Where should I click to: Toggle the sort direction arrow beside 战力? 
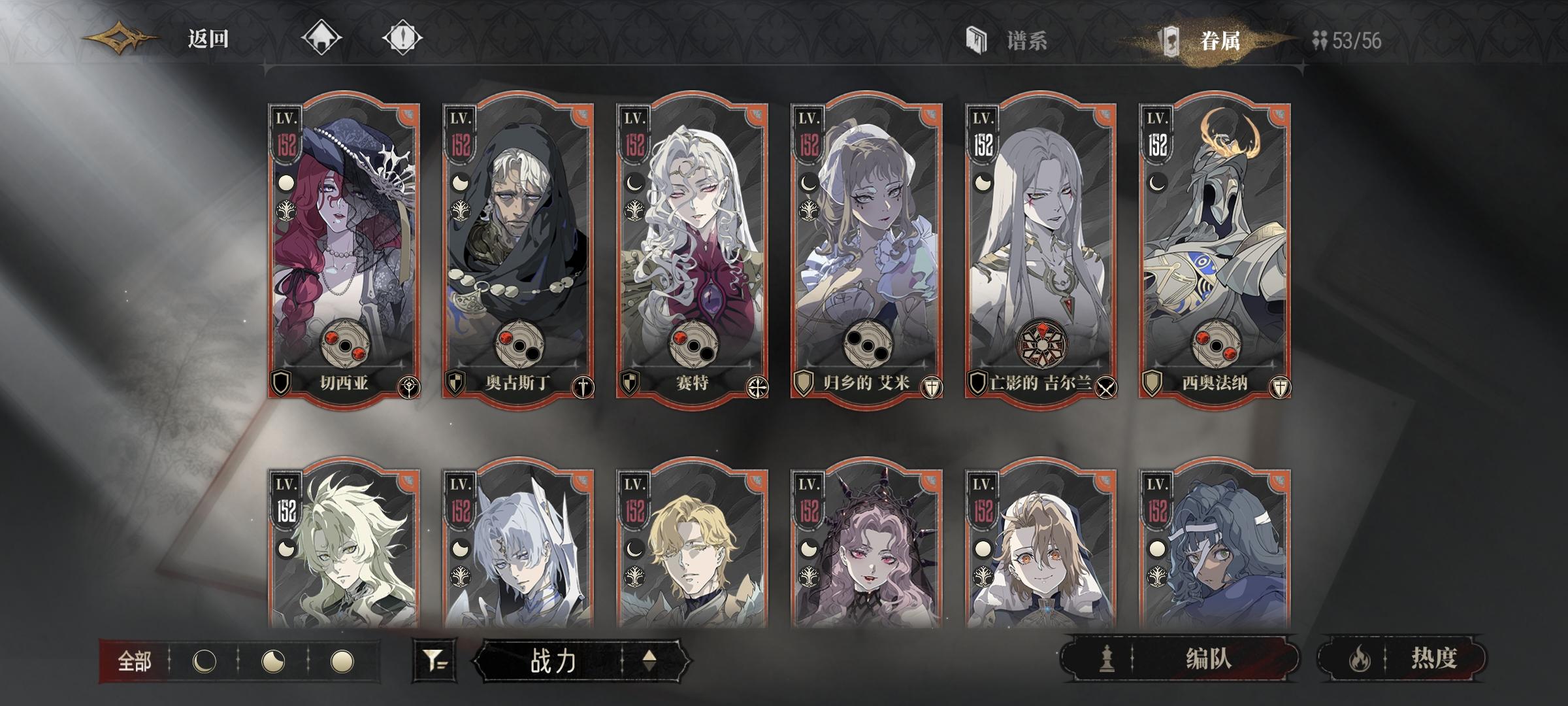pyautogui.click(x=649, y=662)
